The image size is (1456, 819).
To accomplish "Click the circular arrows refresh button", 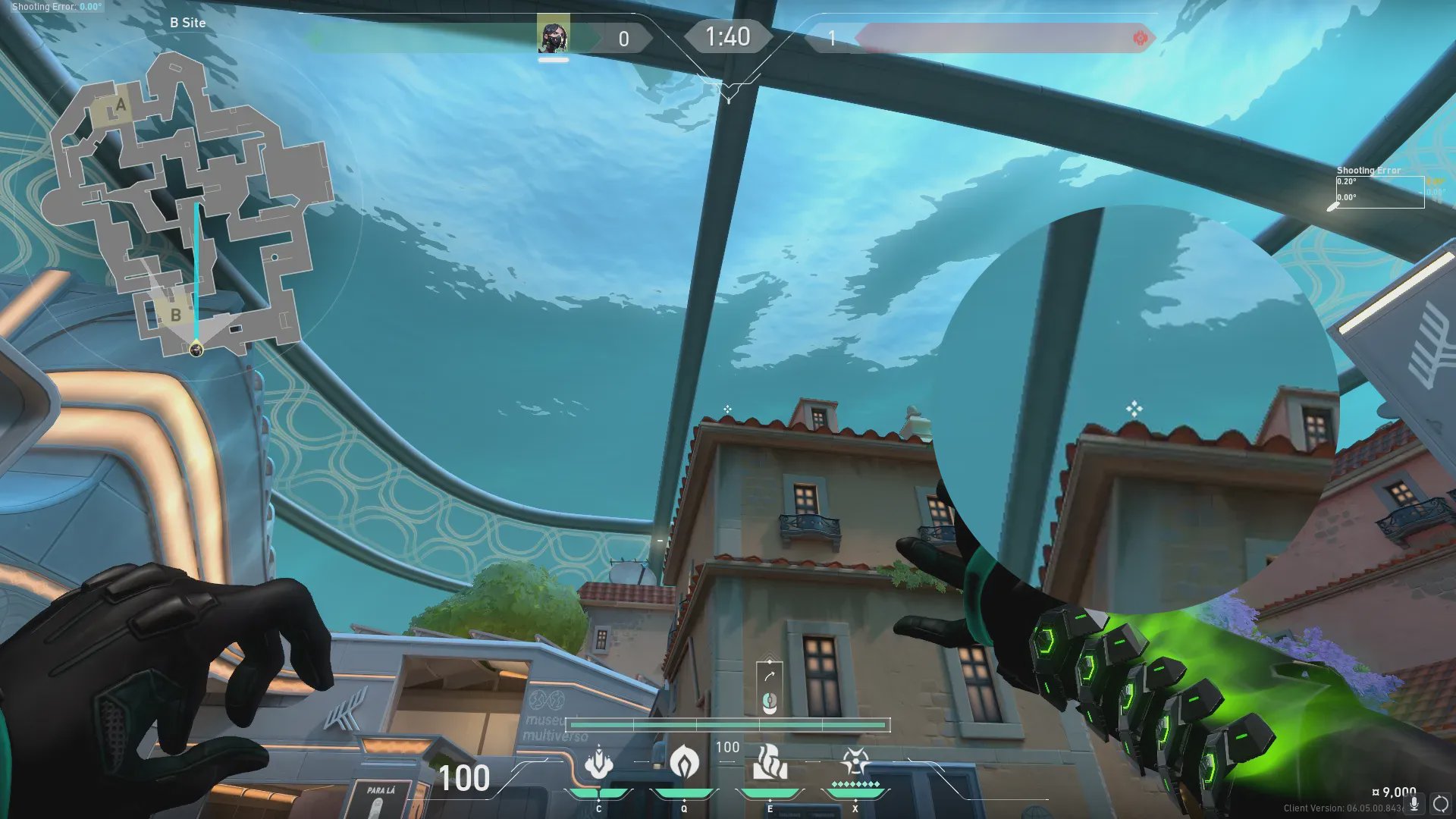I will (1440, 804).
